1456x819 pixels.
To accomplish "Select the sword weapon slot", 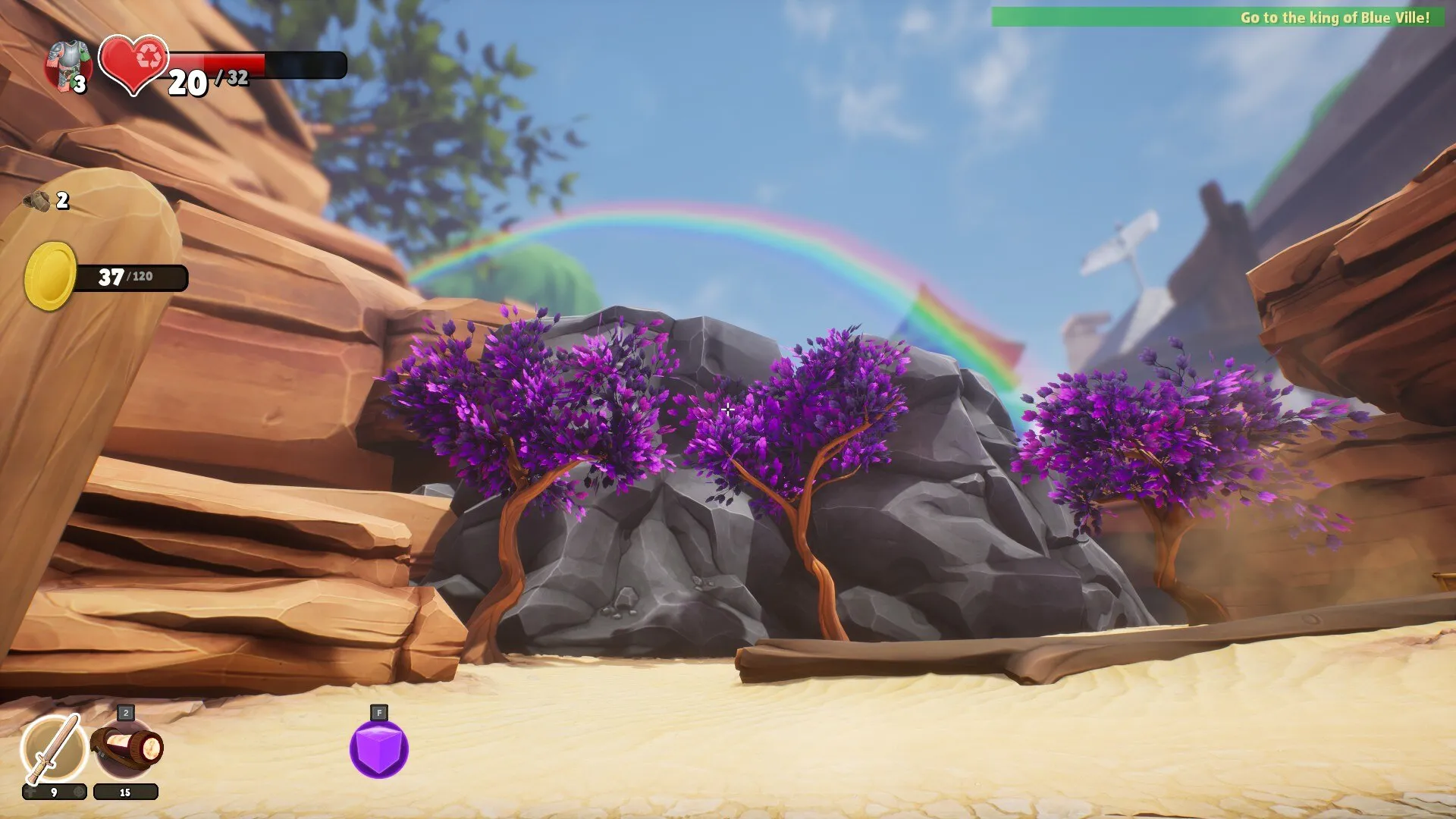I will (x=53, y=748).
